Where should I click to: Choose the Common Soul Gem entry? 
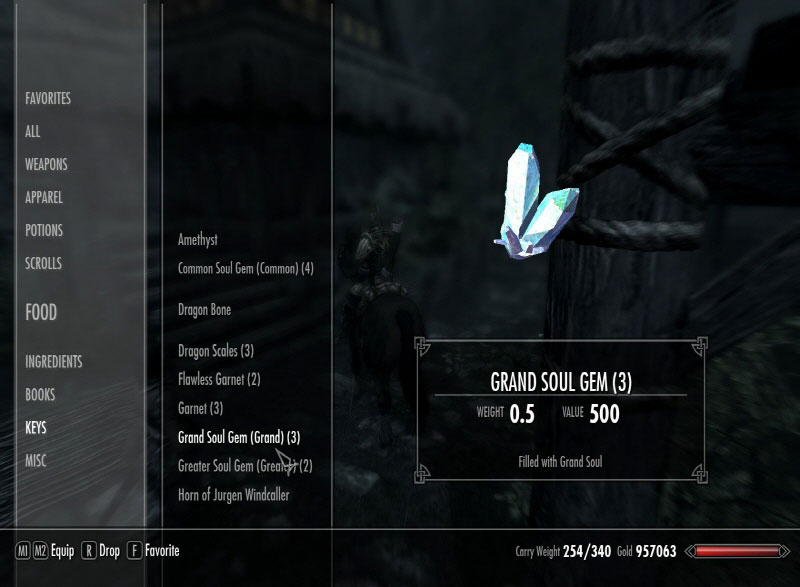tap(245, 268)
